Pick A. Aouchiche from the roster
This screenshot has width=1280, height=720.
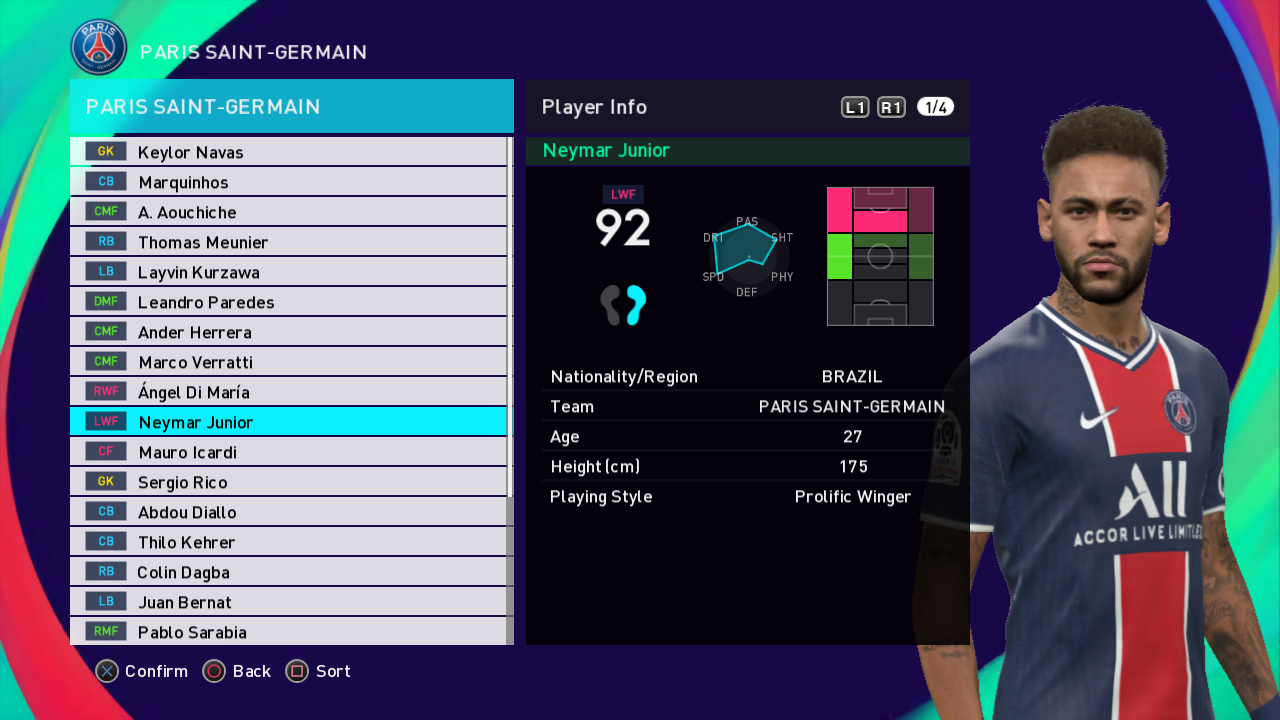tap(288, 212)
